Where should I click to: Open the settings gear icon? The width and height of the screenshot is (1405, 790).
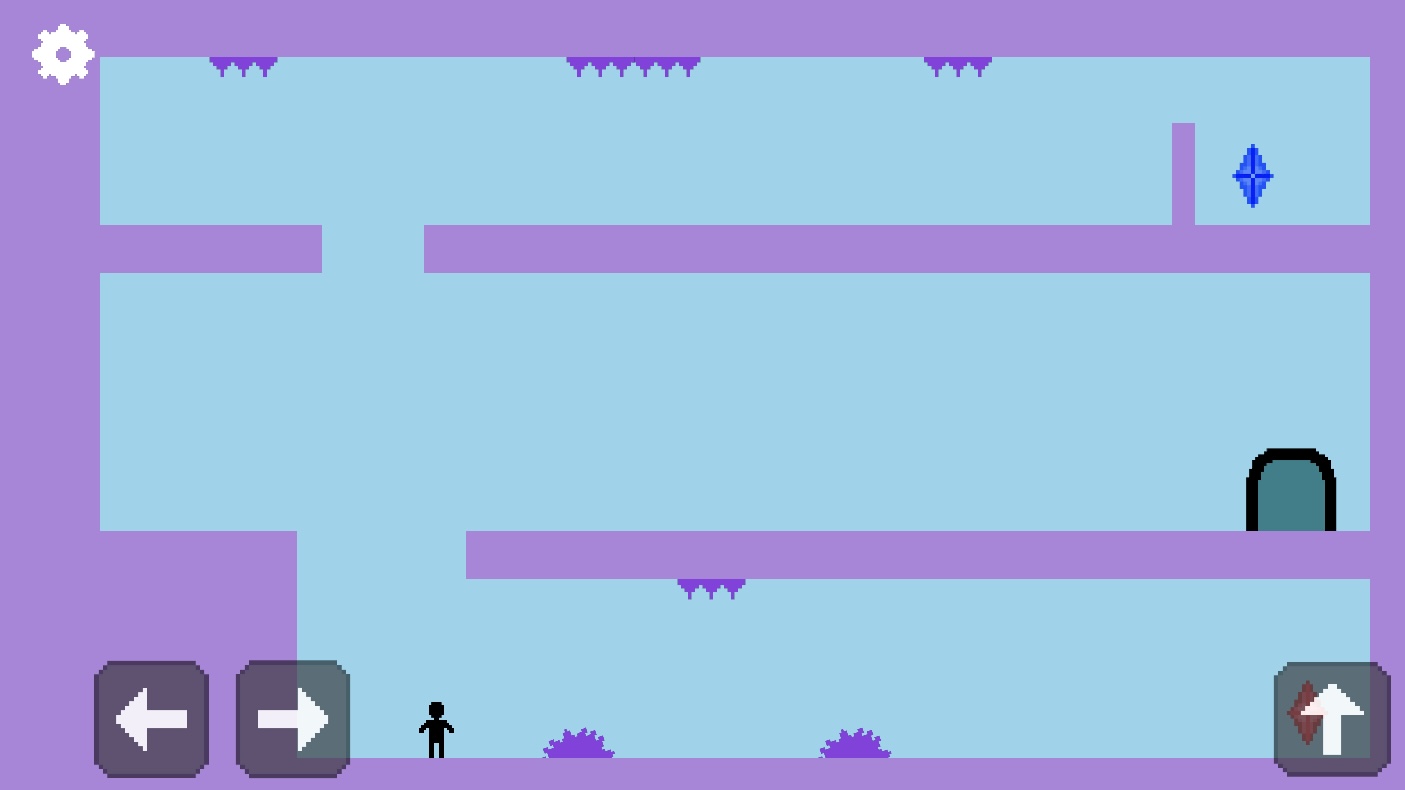pos(62,54)
